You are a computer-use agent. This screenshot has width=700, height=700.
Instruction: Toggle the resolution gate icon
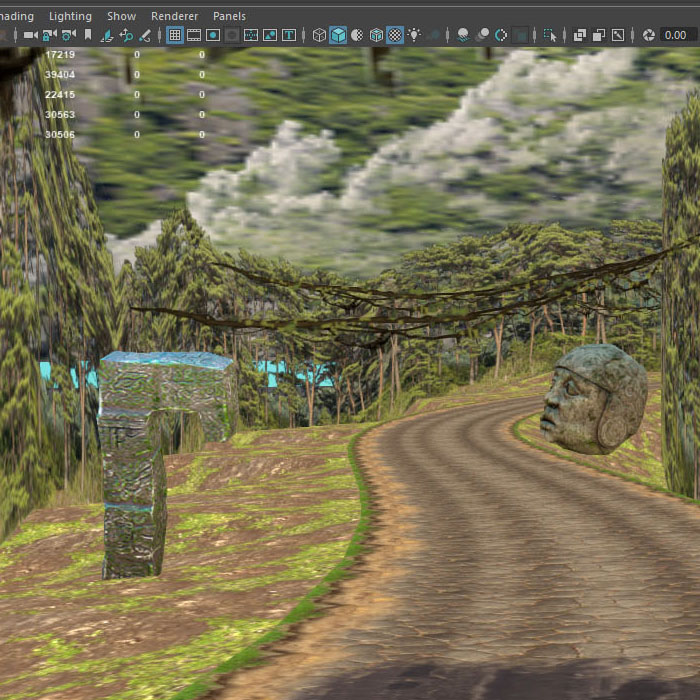coord(213,35)
